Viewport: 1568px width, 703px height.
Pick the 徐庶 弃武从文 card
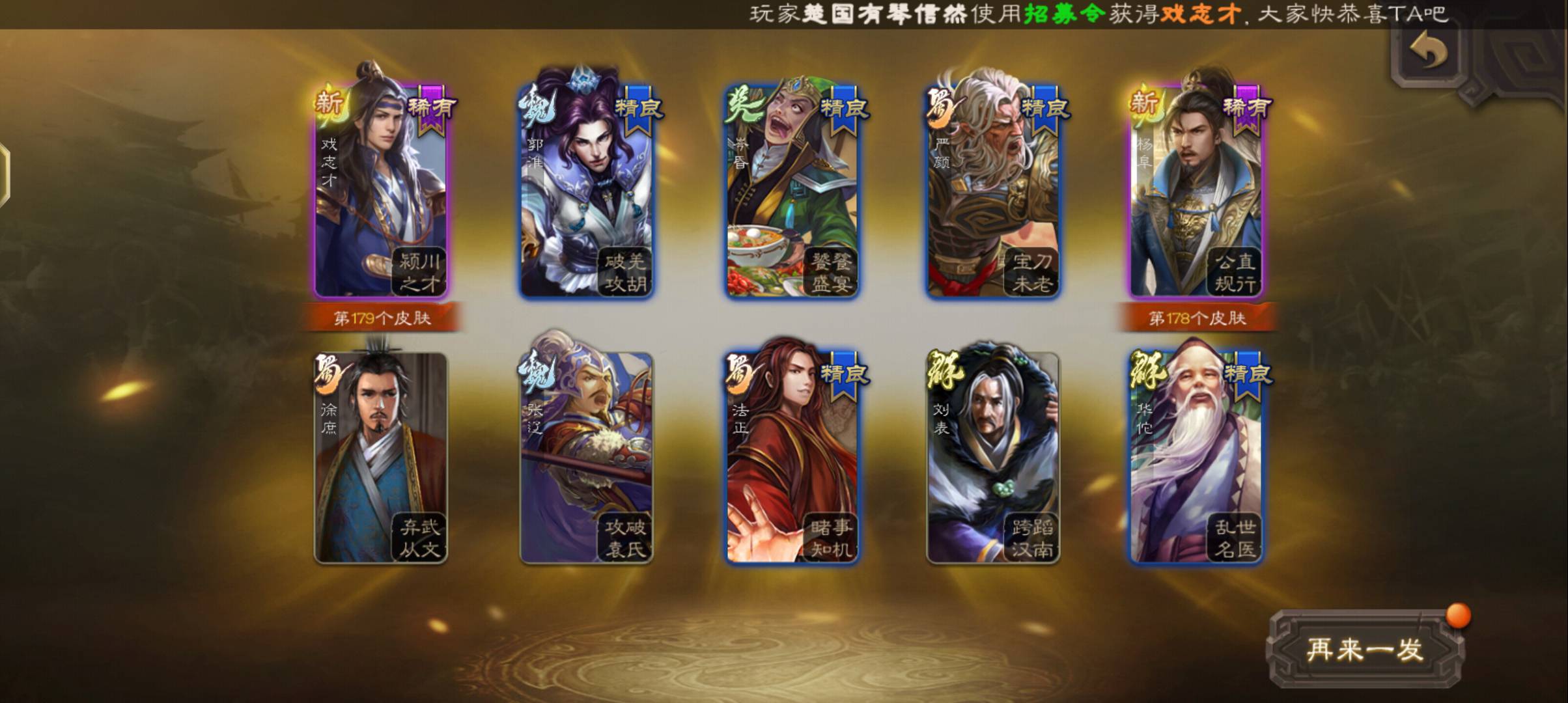point(381,459)
